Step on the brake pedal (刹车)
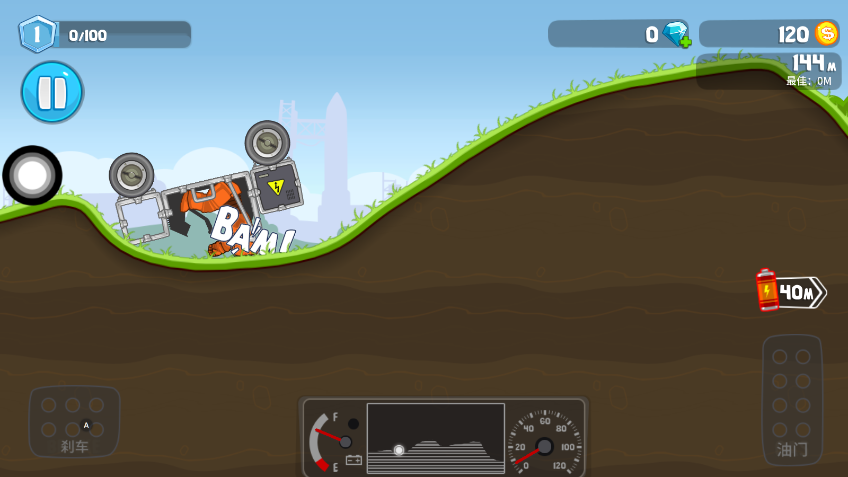 coord(74,421)
